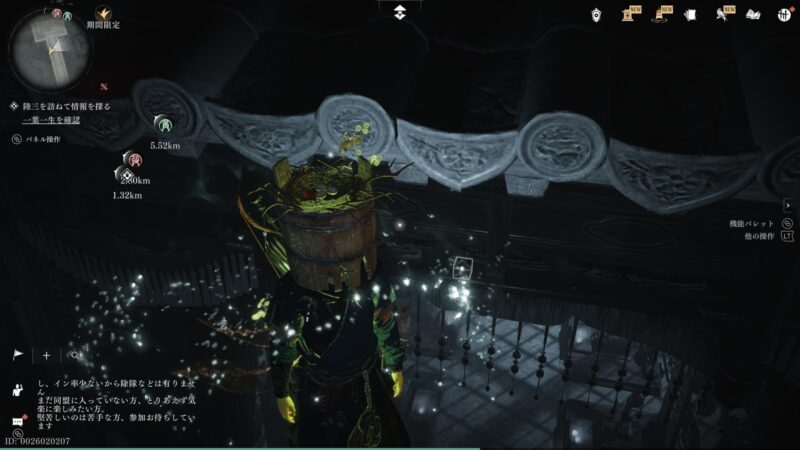Toggle the double-chevron expander at top center
The image size is (800, 450).
point(399,11)
